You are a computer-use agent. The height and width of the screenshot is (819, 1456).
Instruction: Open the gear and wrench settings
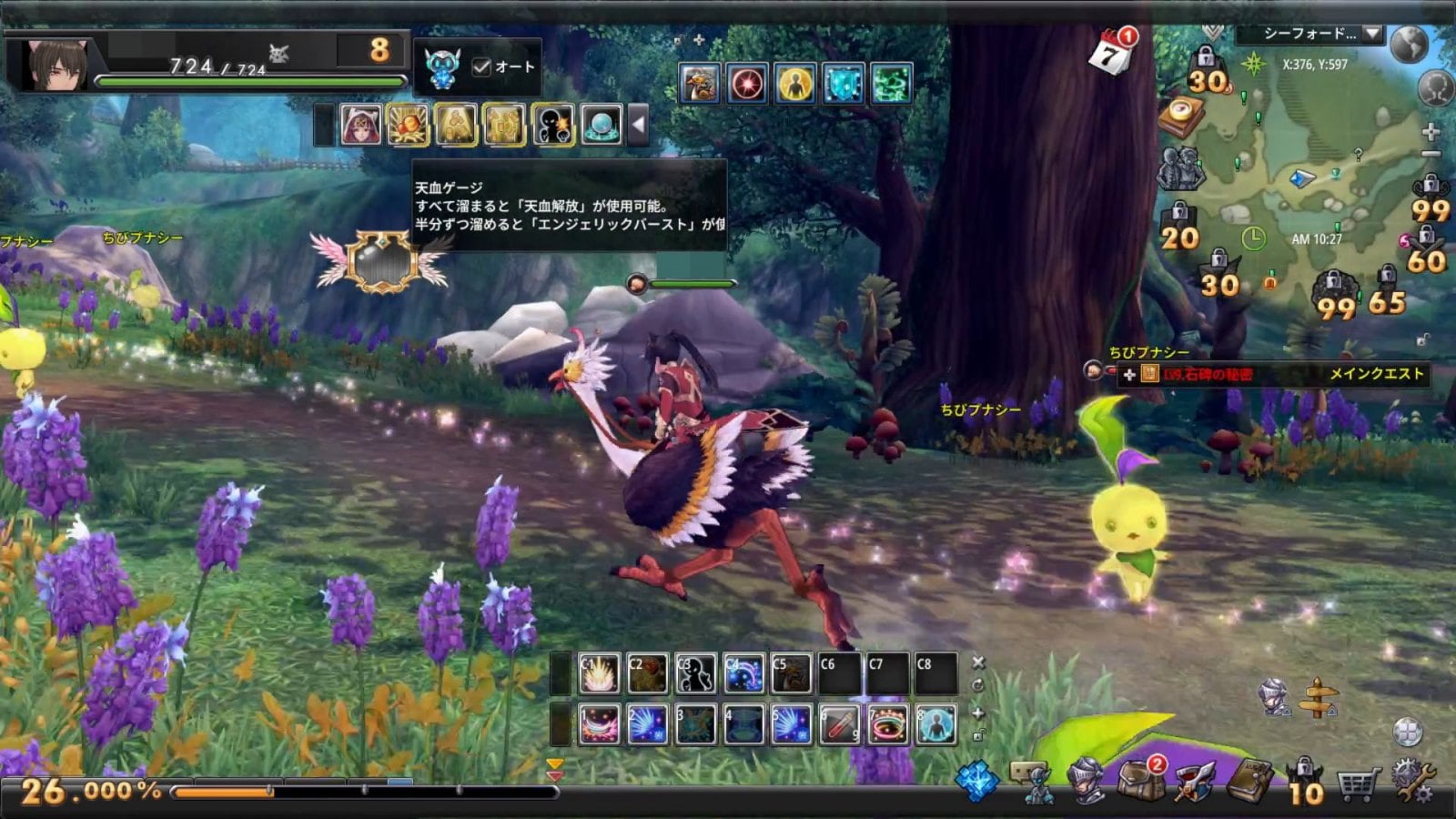tap(1413, 782)
